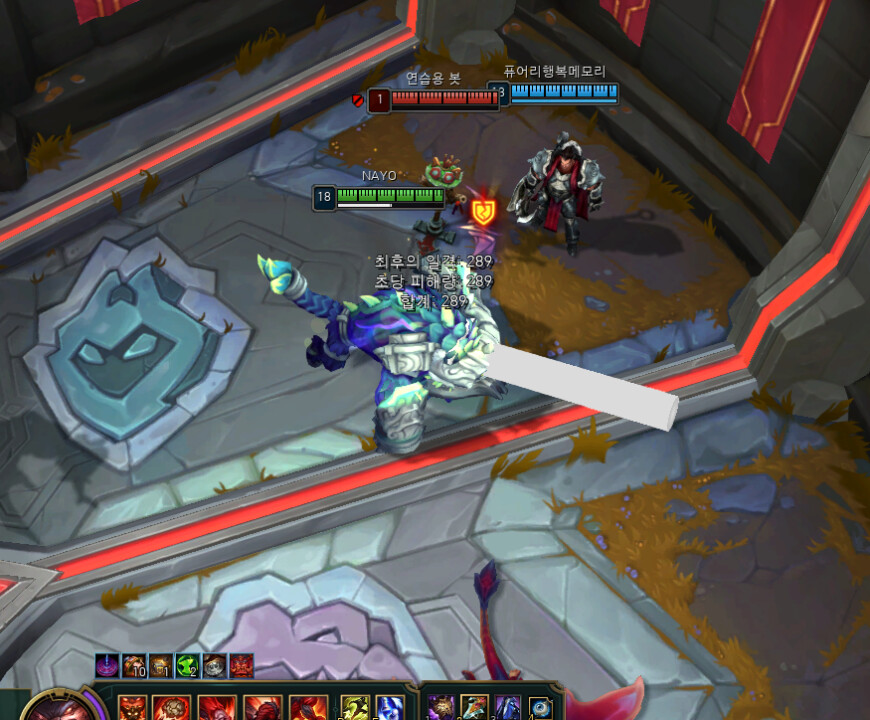Cast the blue-white summoner spell
Viewport: 870px width, 720px height.
tap(390, 708)
